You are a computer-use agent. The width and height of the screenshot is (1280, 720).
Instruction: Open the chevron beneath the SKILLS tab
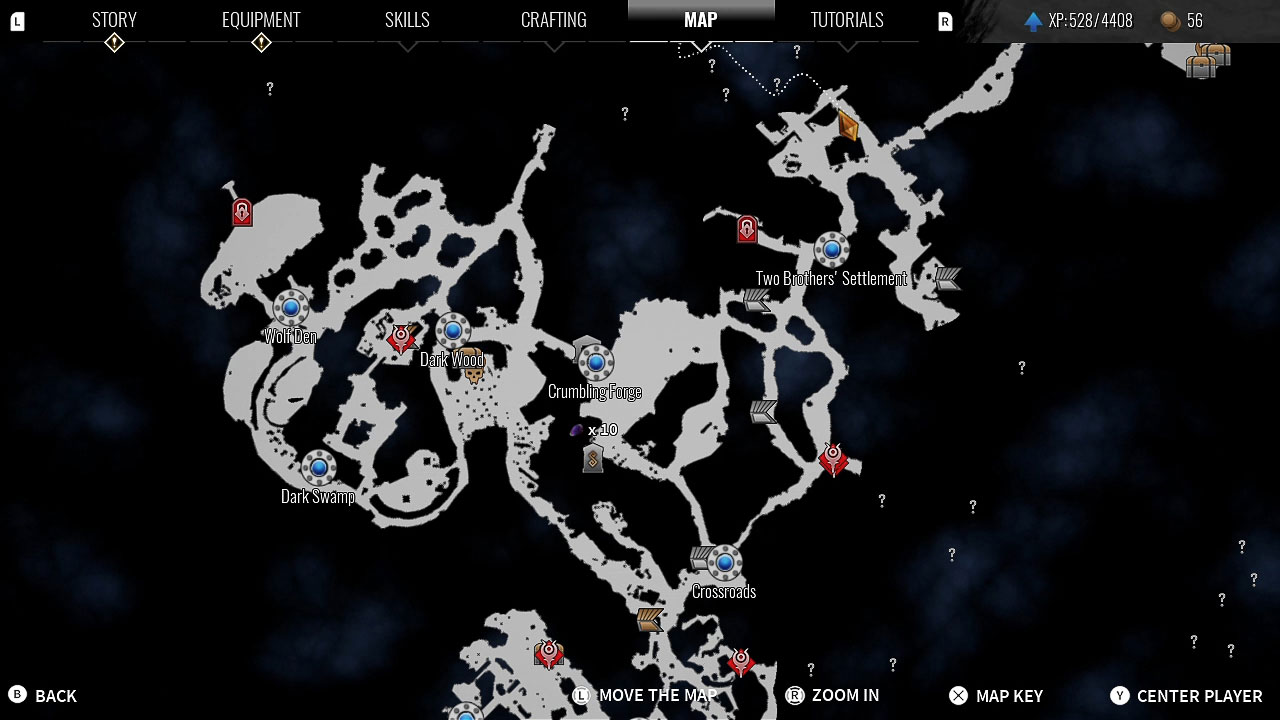(407, 44)
